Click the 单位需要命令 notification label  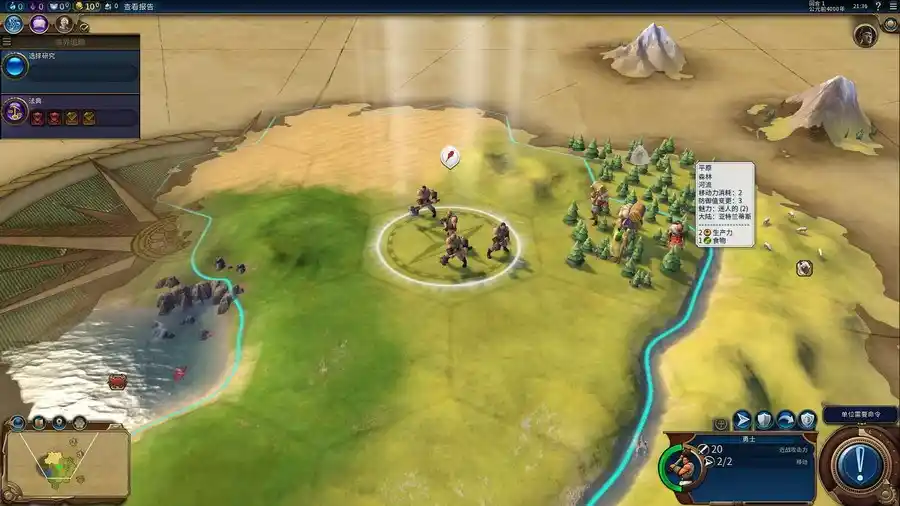tap(859, 414)
